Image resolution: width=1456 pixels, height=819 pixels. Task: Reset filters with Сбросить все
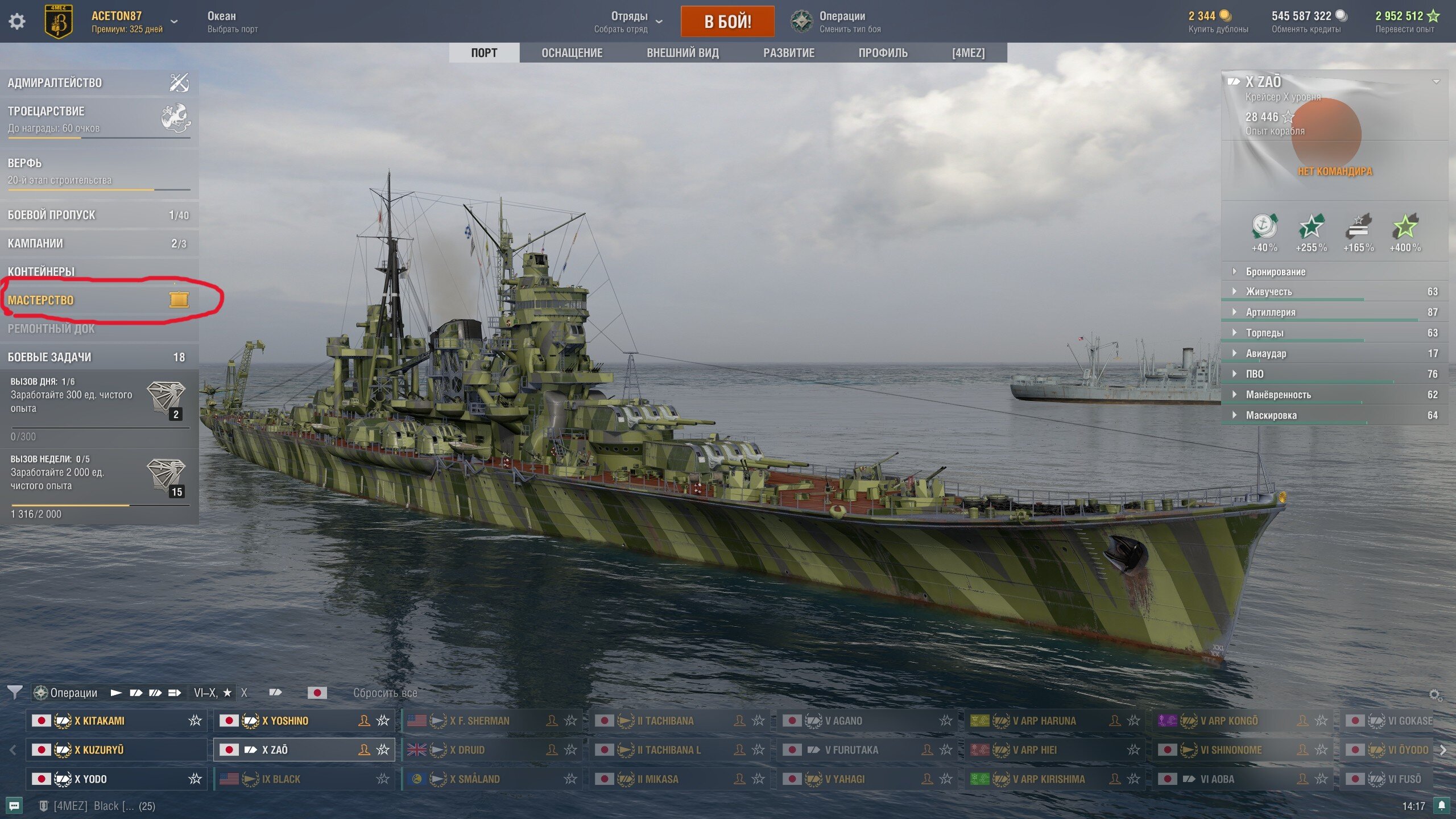coord(385,693)
